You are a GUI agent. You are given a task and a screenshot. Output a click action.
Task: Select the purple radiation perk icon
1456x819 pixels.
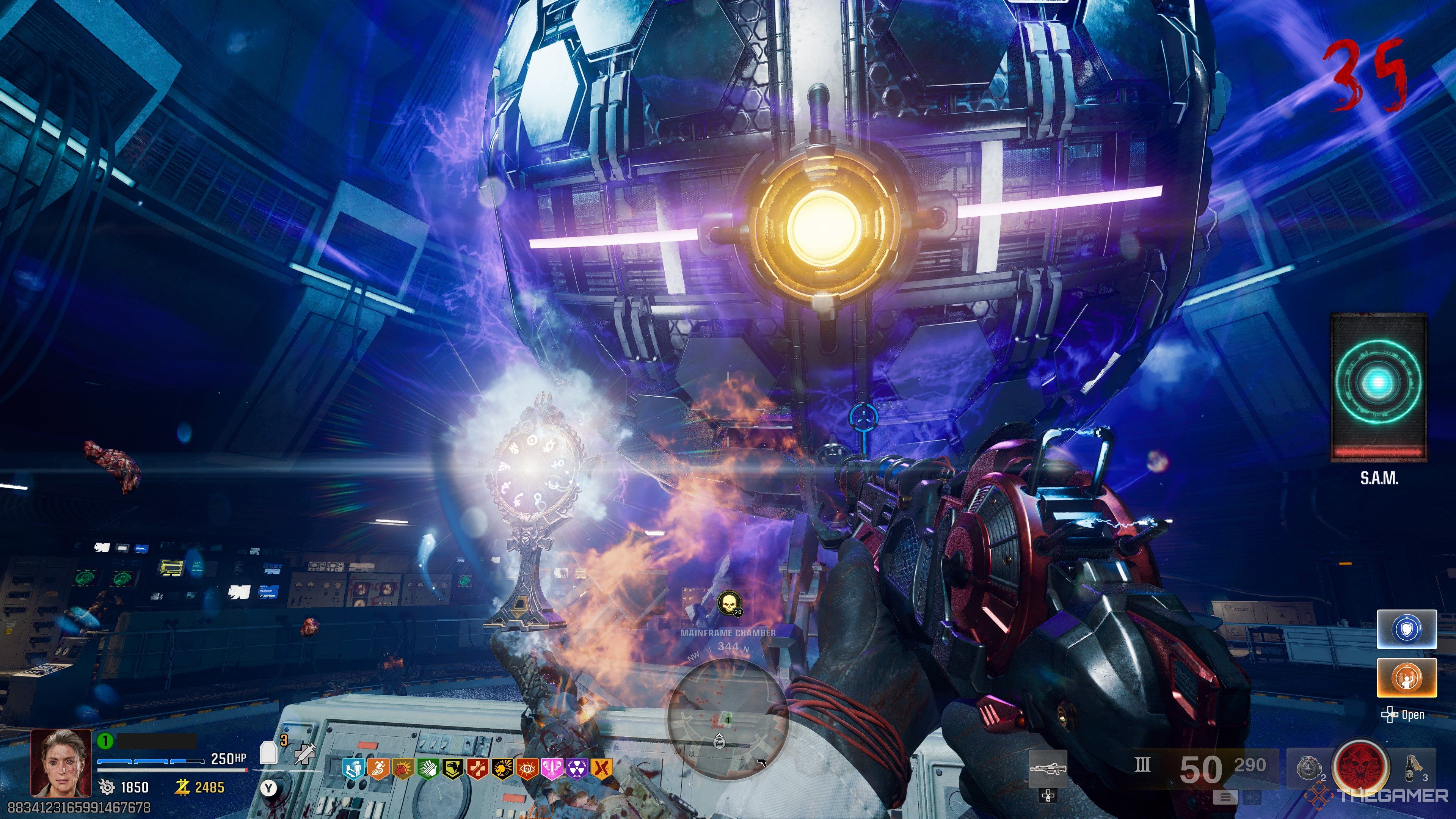pos(577,769)
